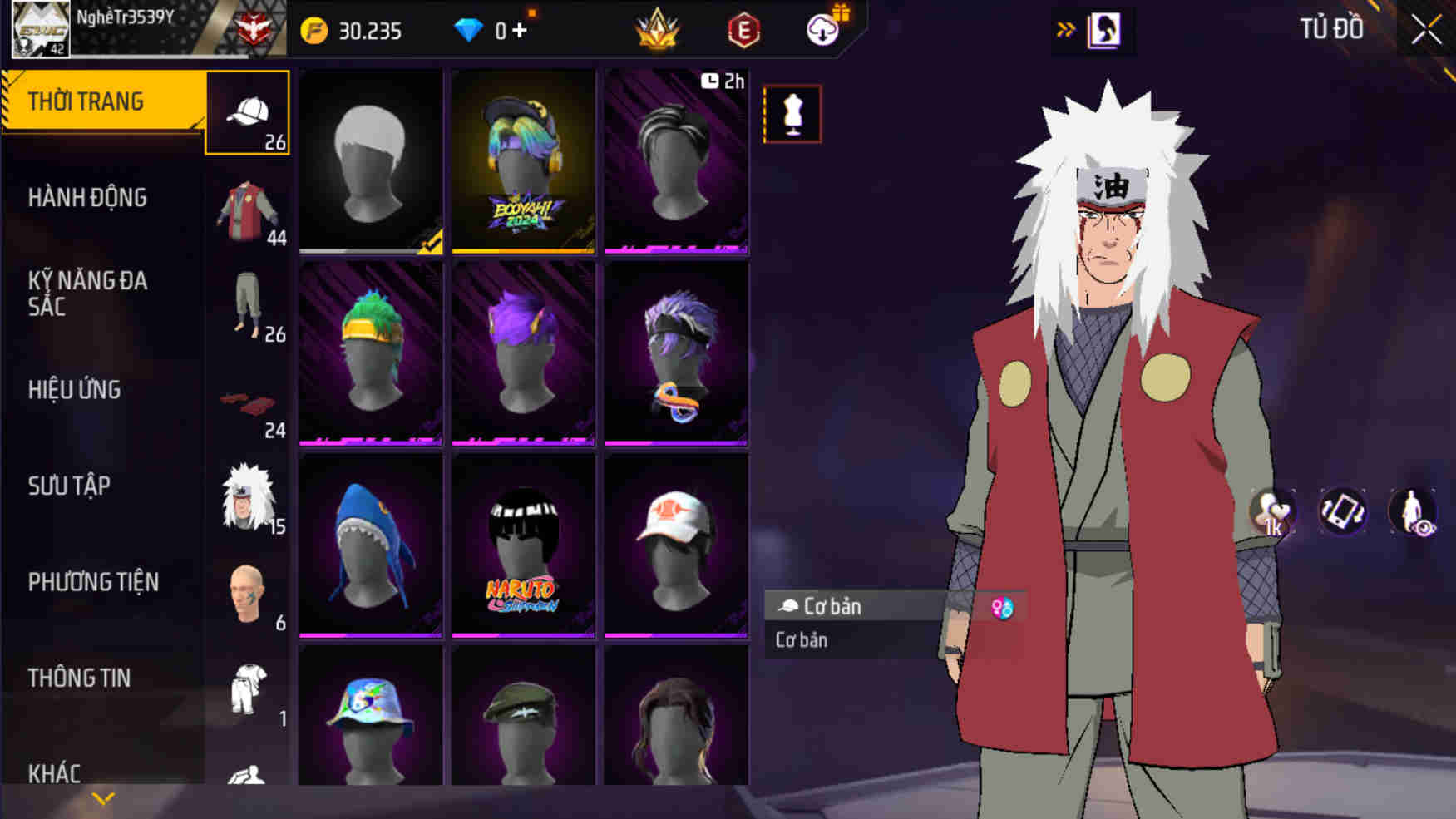Screen dimensions: 1456x819
Task: Switch to the red jacket tops category
Action: (248, 212)
